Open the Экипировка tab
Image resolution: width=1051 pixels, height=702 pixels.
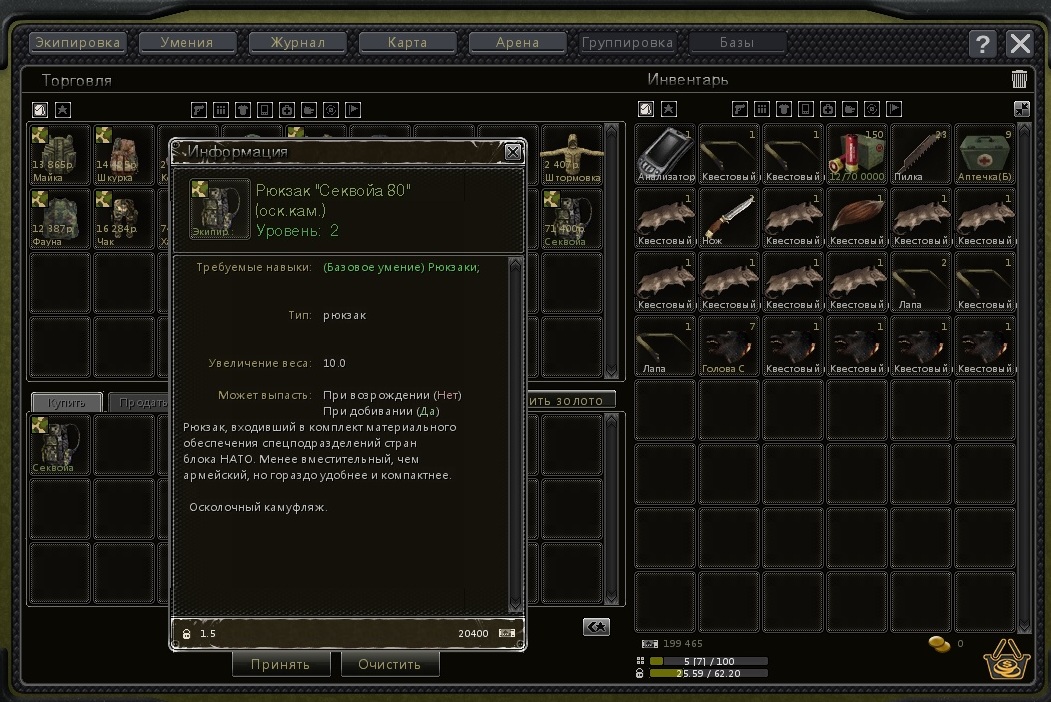tap(77, 43)
